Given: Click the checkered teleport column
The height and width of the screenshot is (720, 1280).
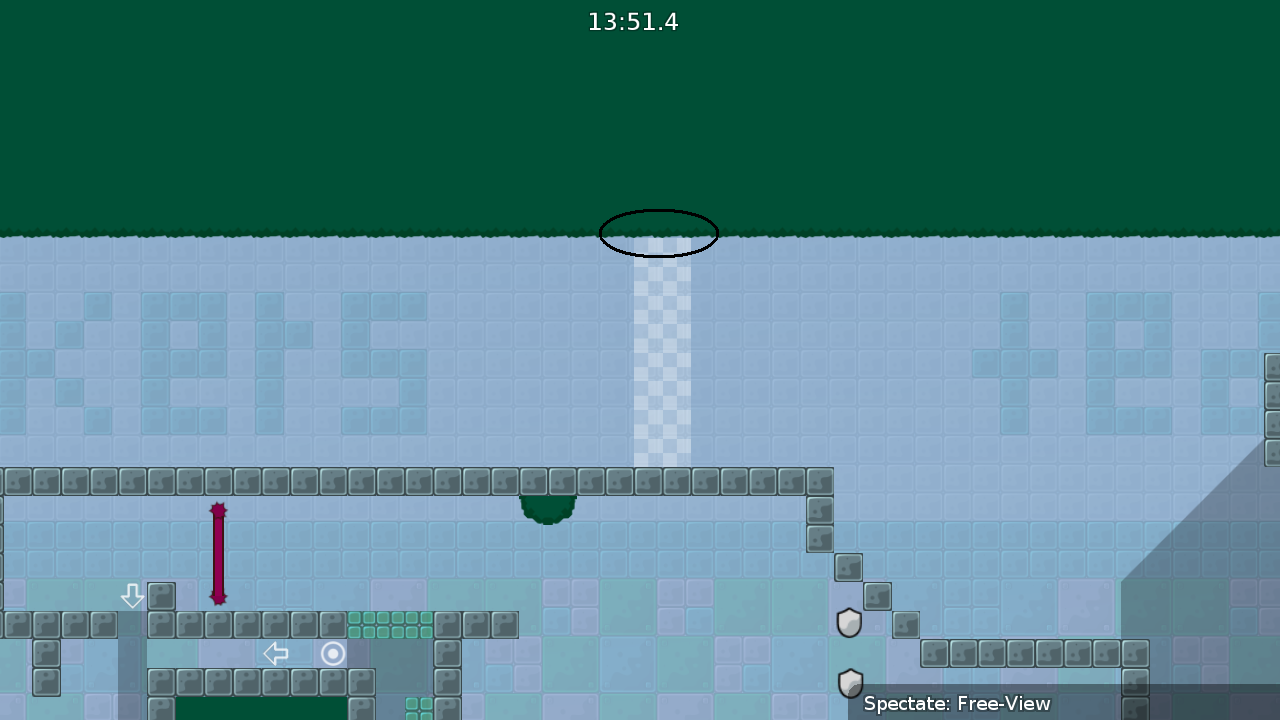Looking at the screenshot, I should pyautogui.click(x=660, y=360).
